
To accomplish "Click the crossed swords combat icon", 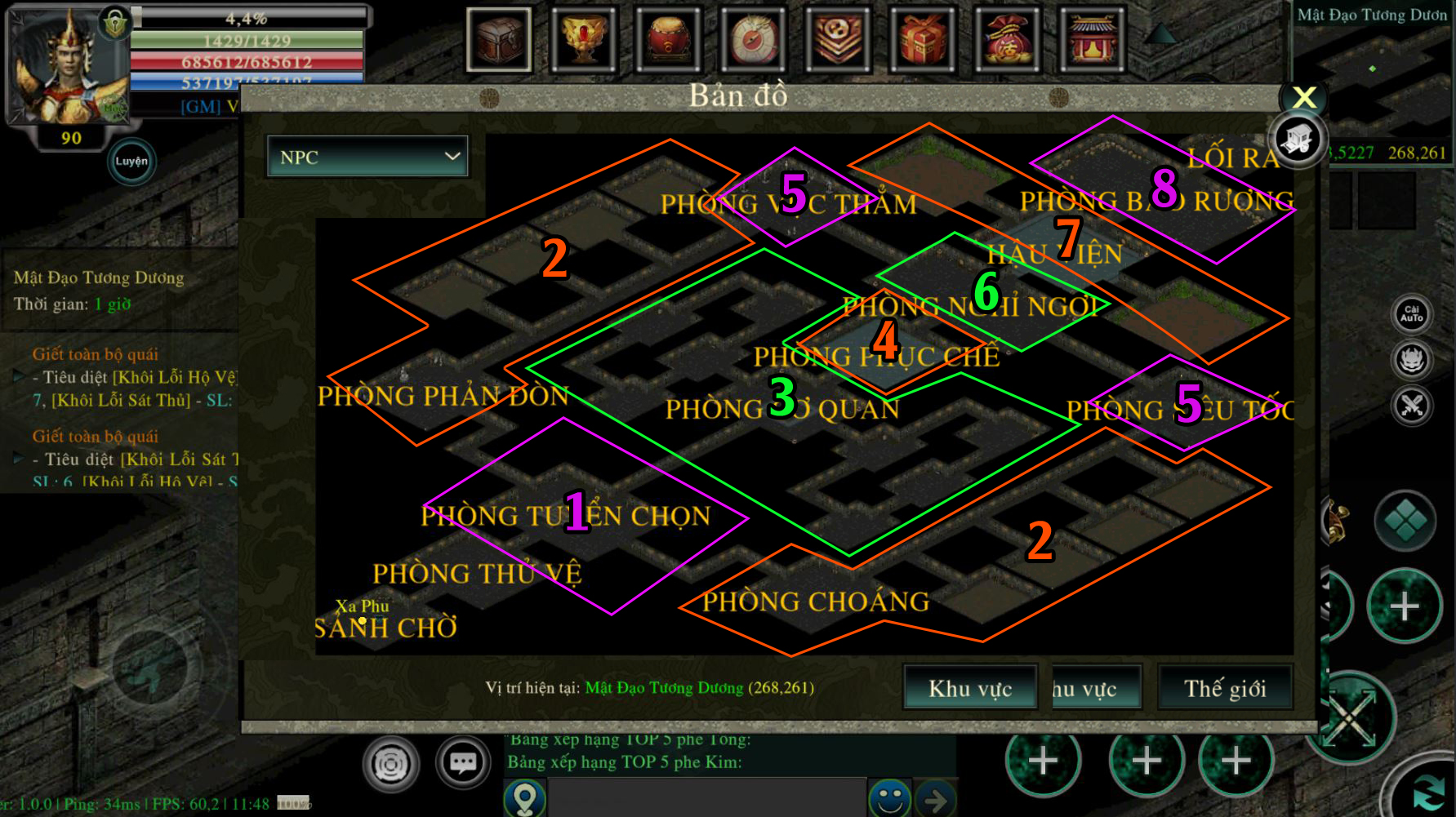I will [x=1411, y=405].
